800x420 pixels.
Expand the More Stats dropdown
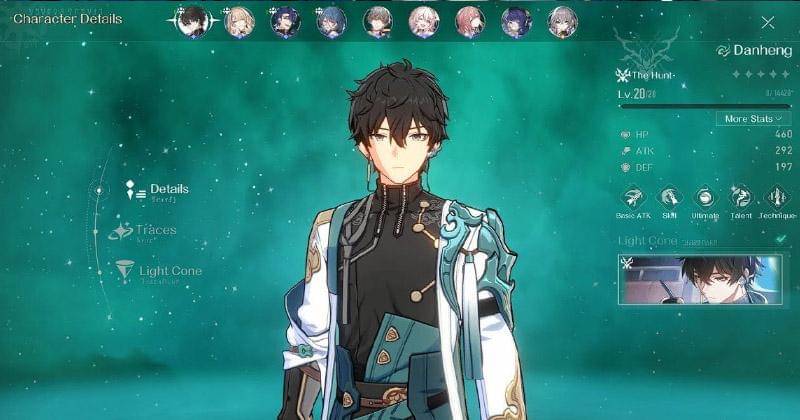click(753, 118)
